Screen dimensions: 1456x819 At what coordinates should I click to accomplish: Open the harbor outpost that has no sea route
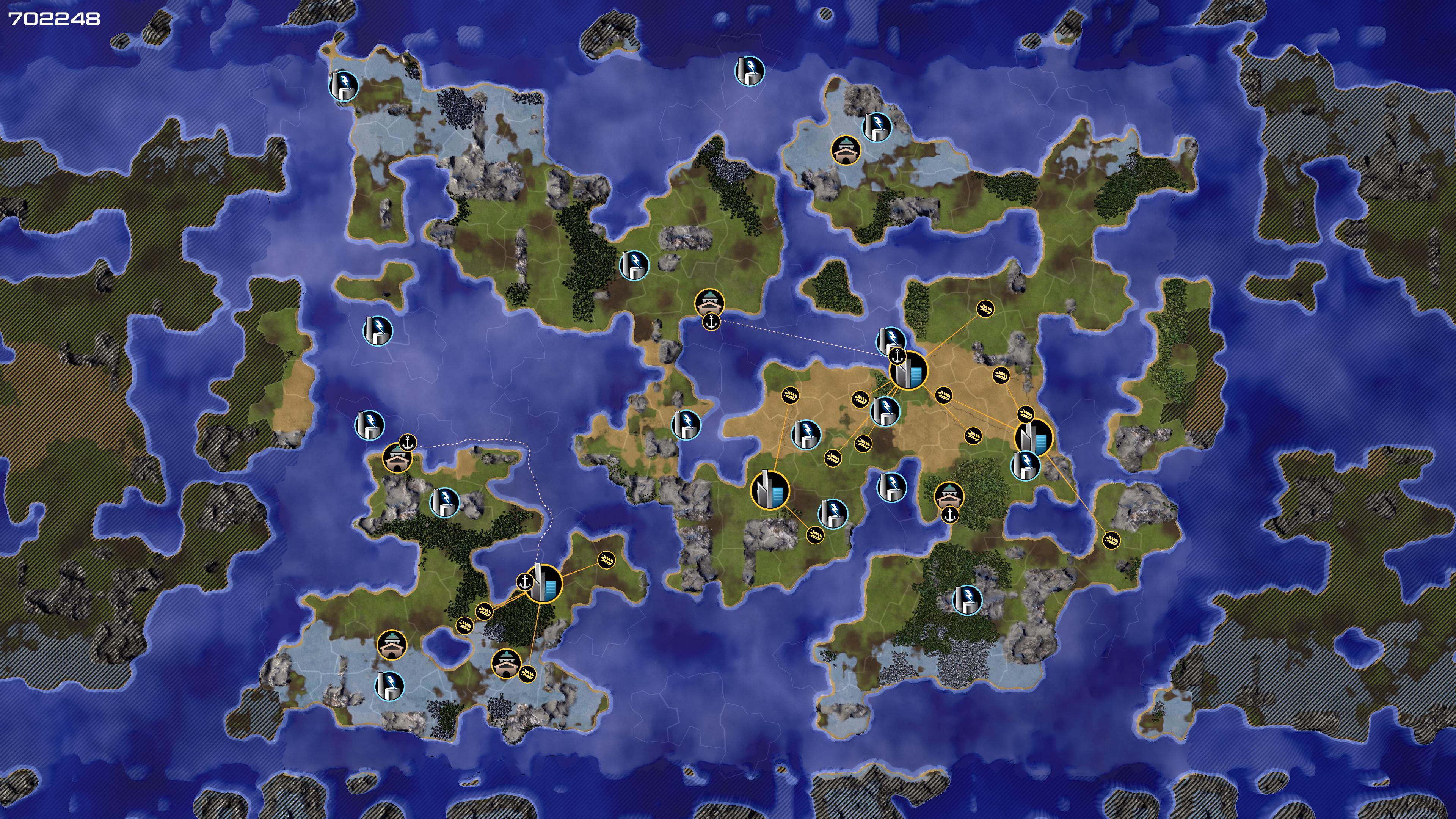(x=949, y=496)
